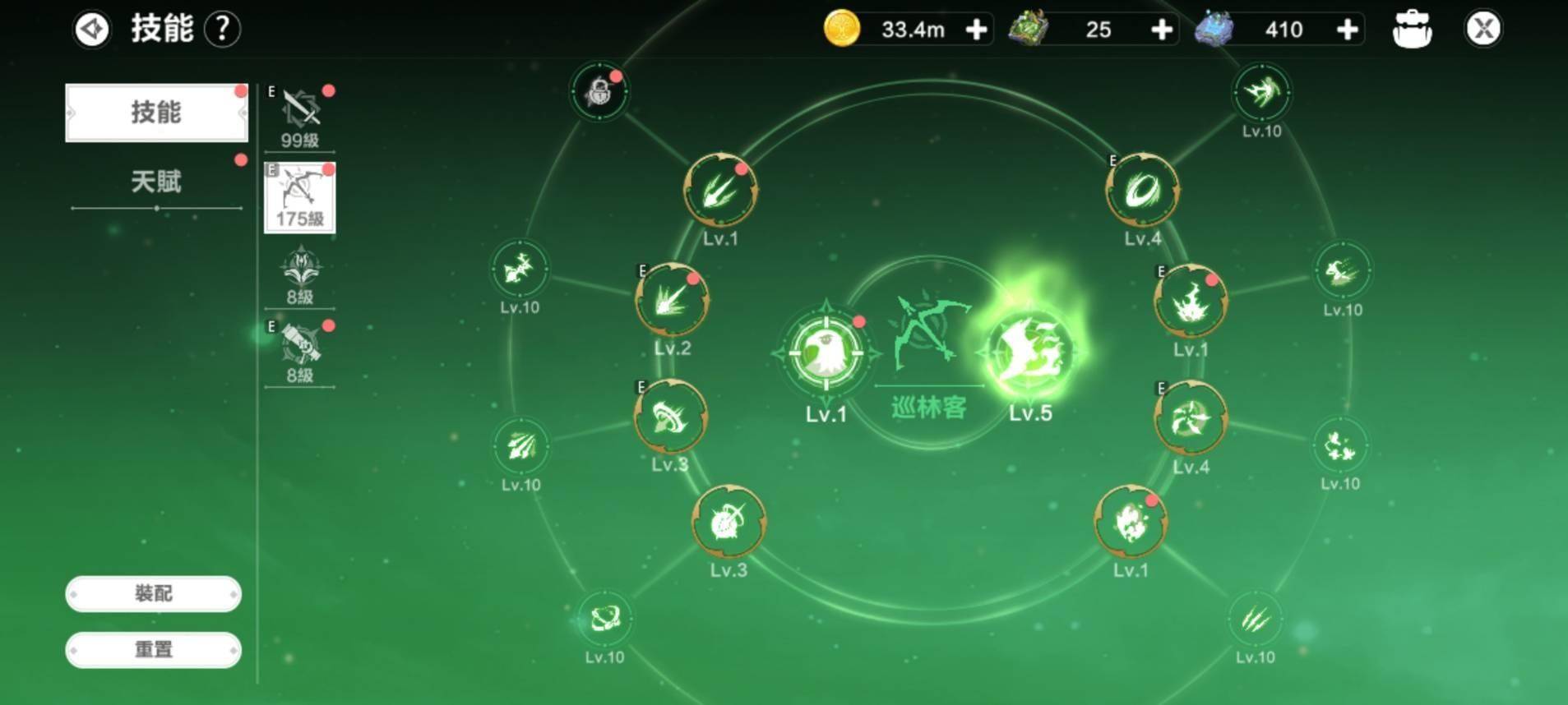Image resolution: width=1568 pixels, height=705 pixels.
Task: Switch to the 技能 tab
Action: click(156, 113)
